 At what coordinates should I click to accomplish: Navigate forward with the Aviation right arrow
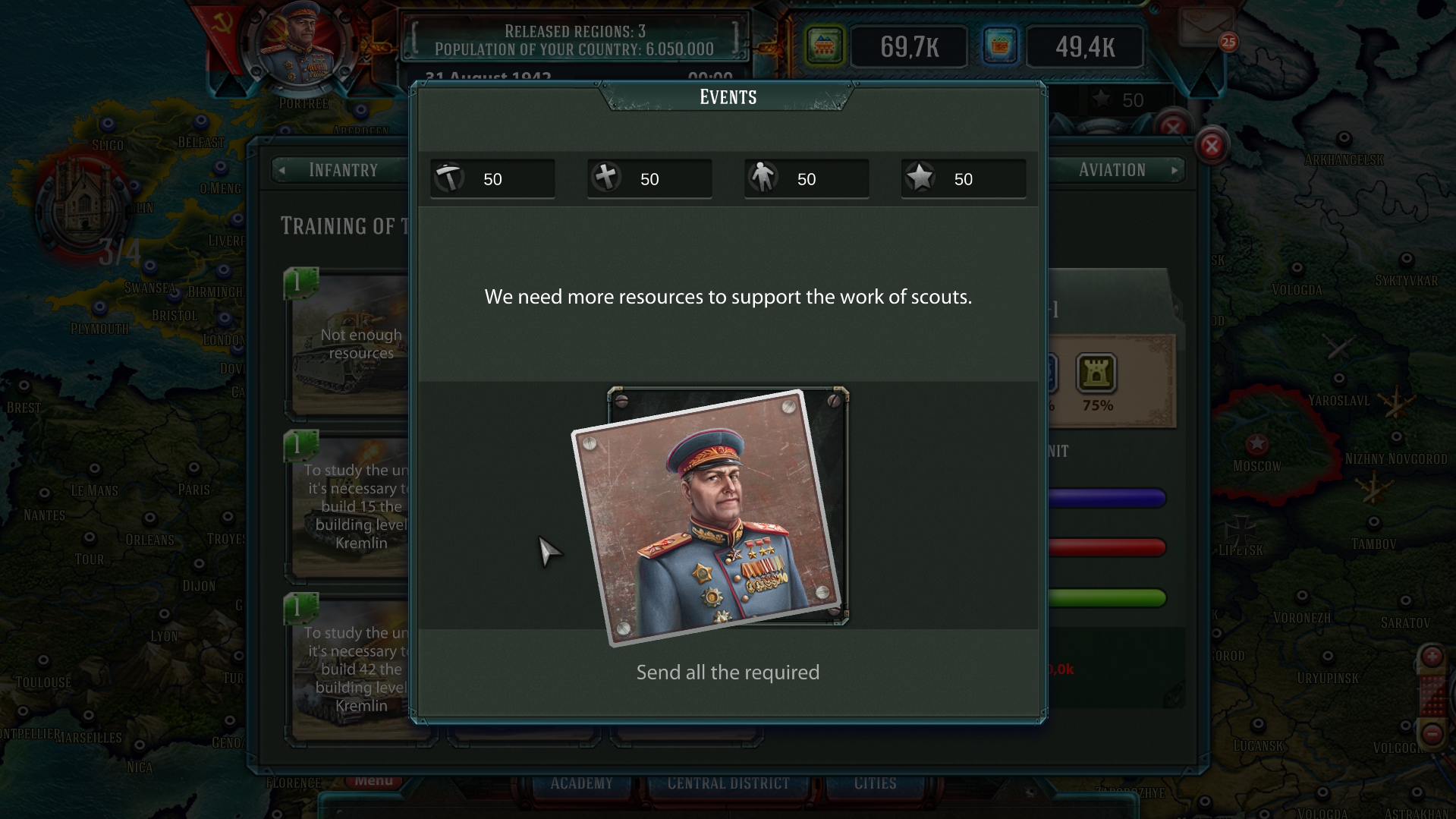(x=1175, y=170)
